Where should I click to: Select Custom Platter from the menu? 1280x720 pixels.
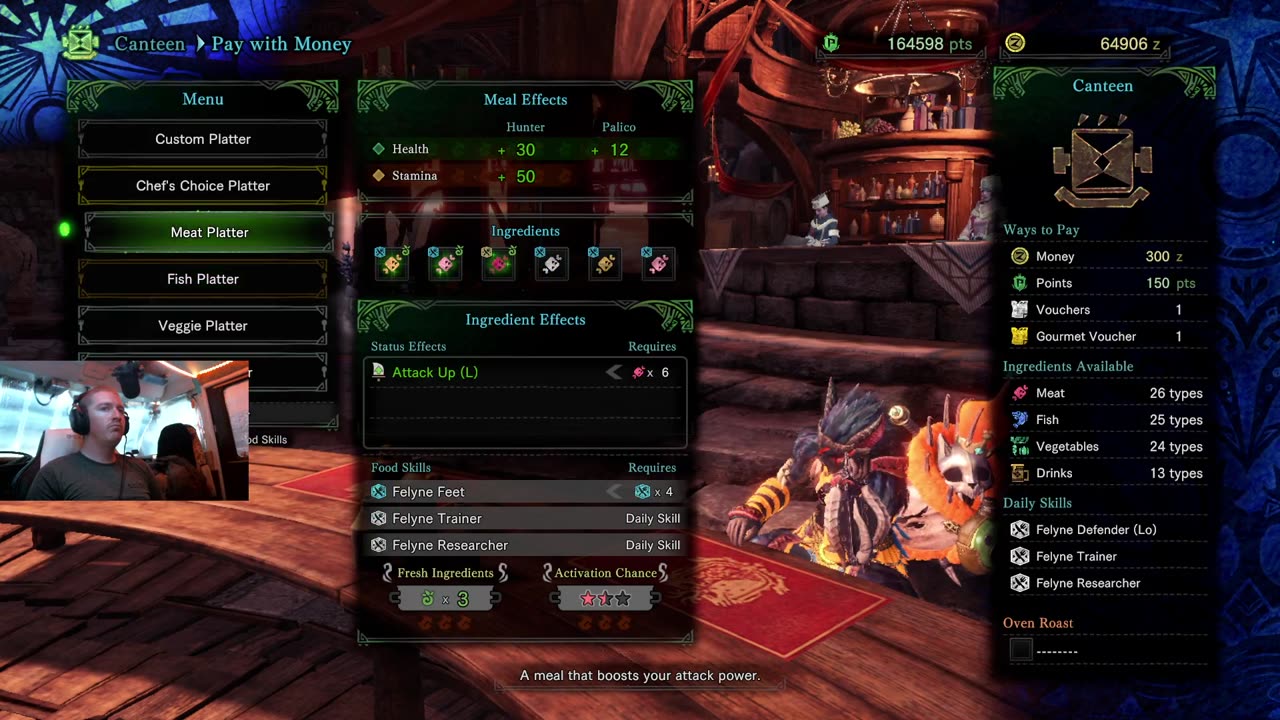click(x=203, y=139)
